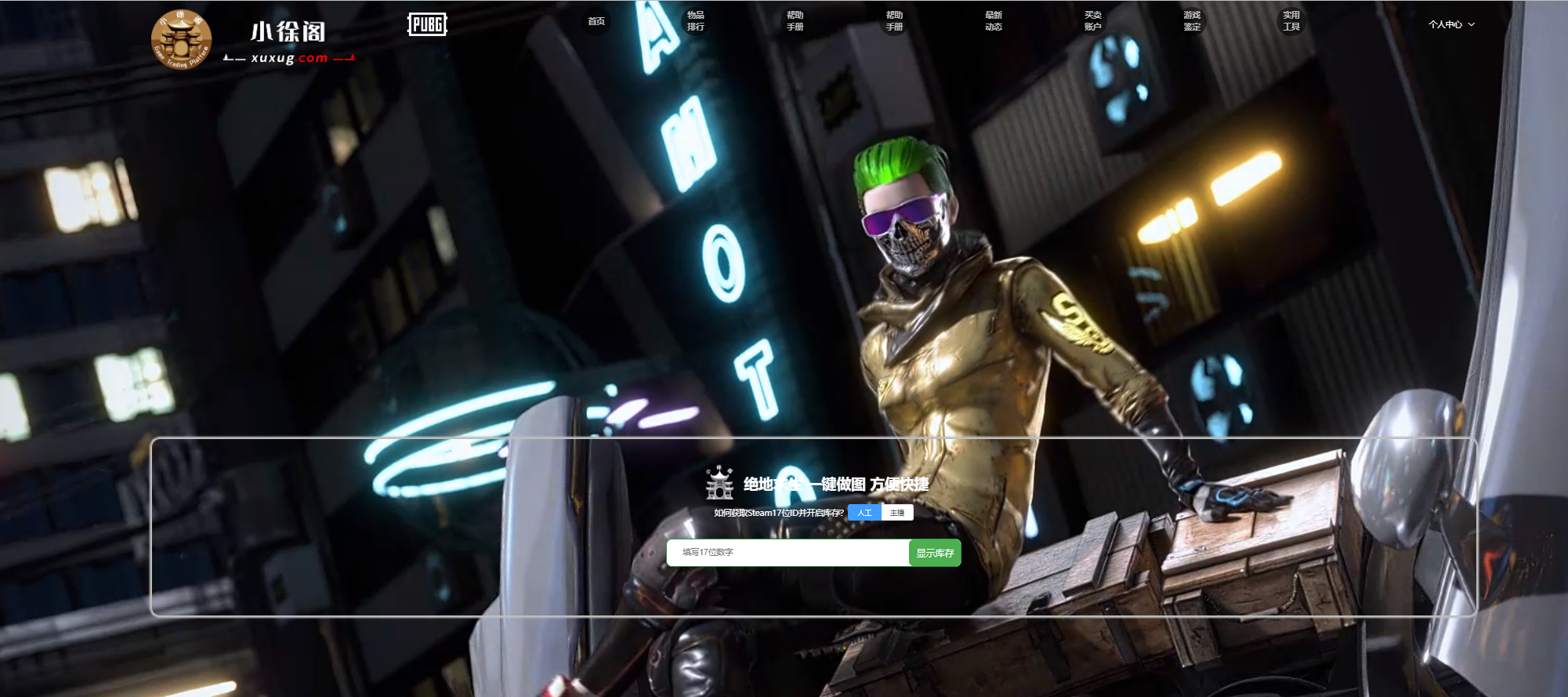The height and width of the screenshot is (697, 1568).
Task: Focus the 17-digit Steam ID input field
Action: (x=788, y=553)
